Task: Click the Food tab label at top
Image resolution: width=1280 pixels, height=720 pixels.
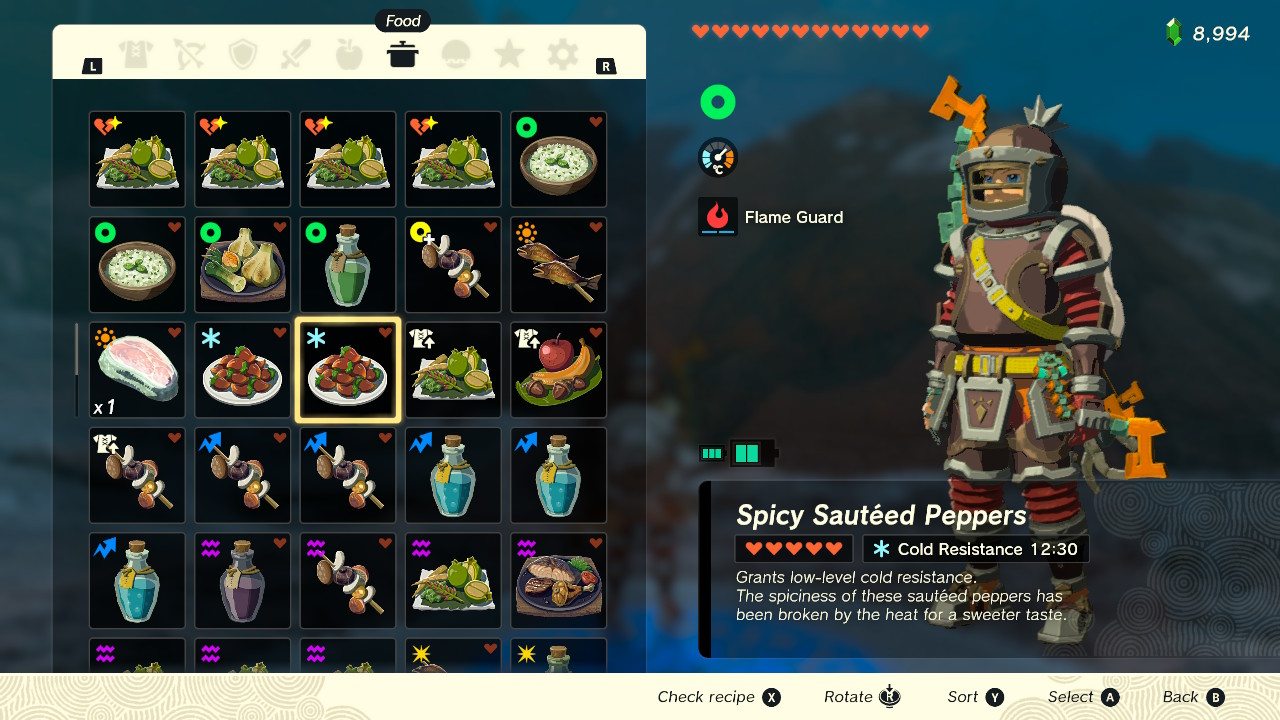Action: (x=402, y=20)
